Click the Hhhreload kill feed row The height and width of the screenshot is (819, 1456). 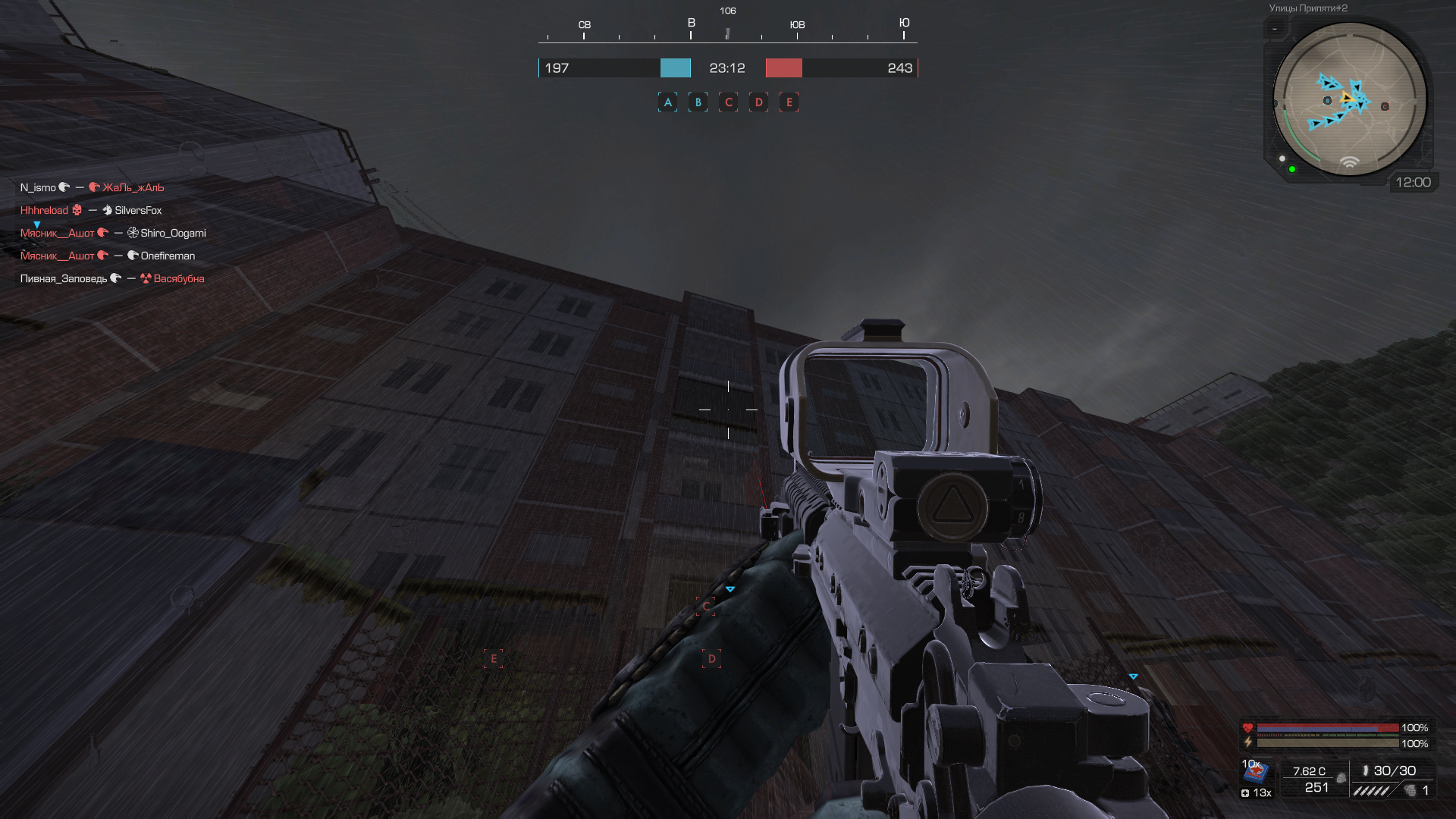(91, 210)
